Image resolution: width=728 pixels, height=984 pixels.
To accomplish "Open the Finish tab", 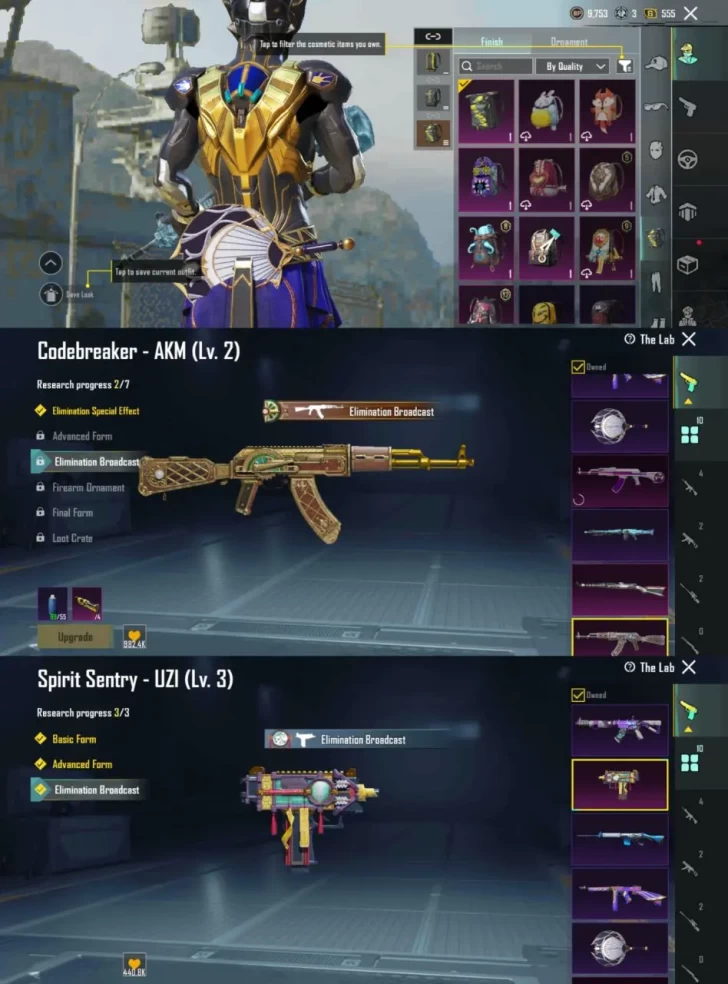I will [x=492, y=42].
